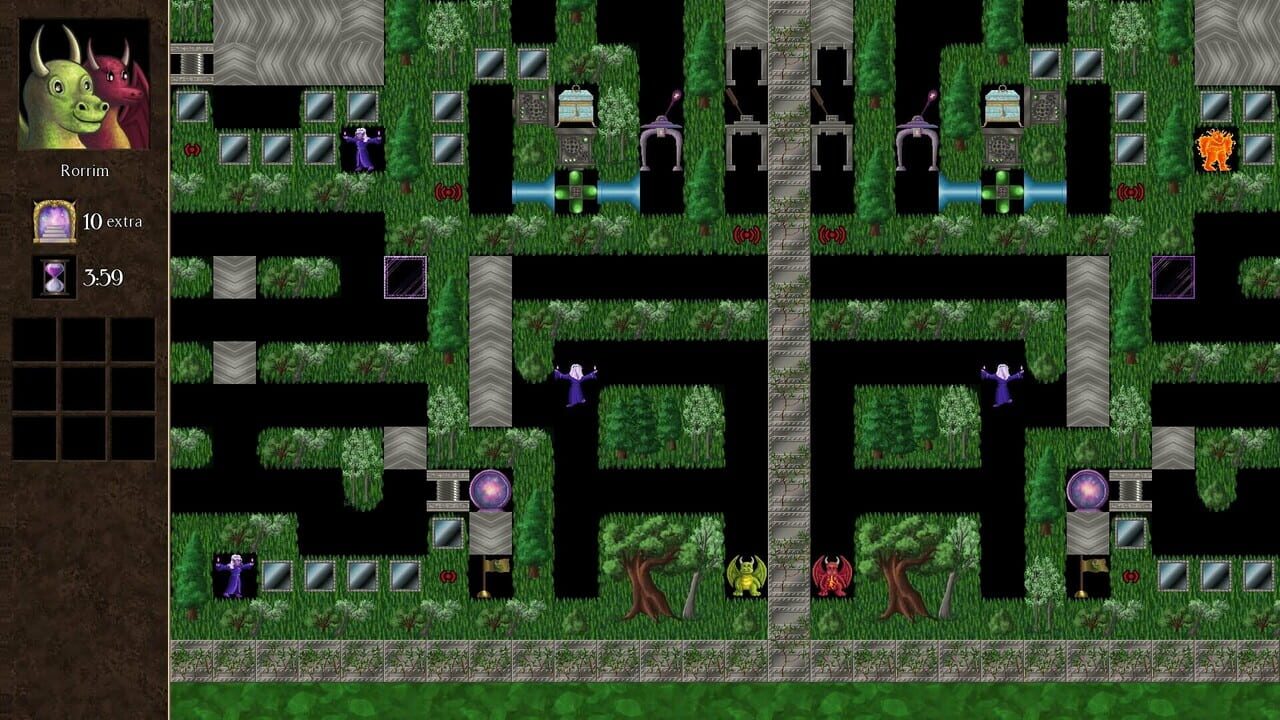Click the left purple crystal orb

[x=490, y=490]
